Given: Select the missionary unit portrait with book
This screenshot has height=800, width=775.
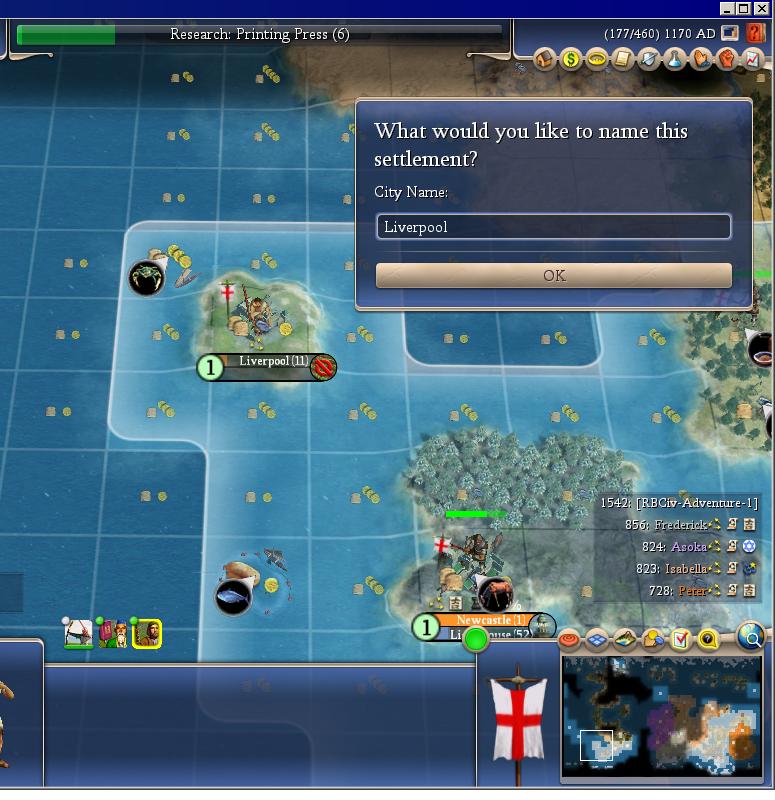Looking at the screenshot, I should coord(114,633).
